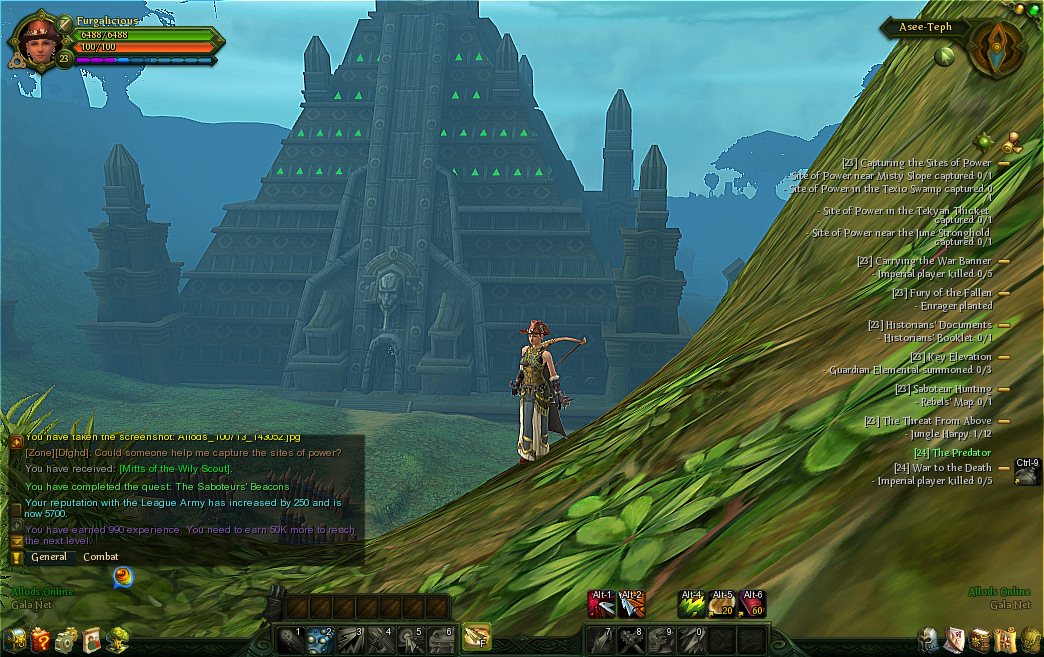The height and width of the screenshot is (657, 1044).
Task: Click the orange chat bubble icon
Action: pyautogui.click(x=122, y=577)
